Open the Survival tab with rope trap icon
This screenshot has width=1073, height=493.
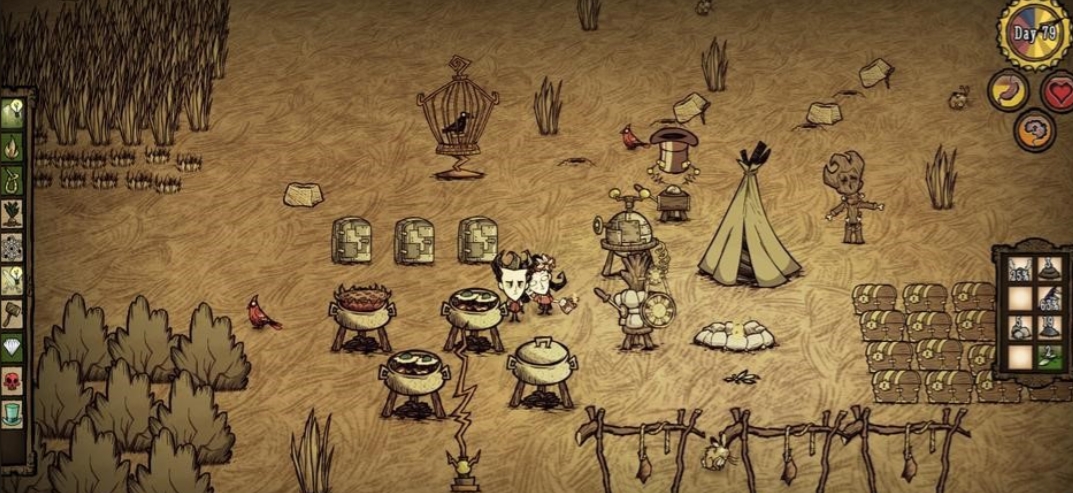[x=13, y=181]
